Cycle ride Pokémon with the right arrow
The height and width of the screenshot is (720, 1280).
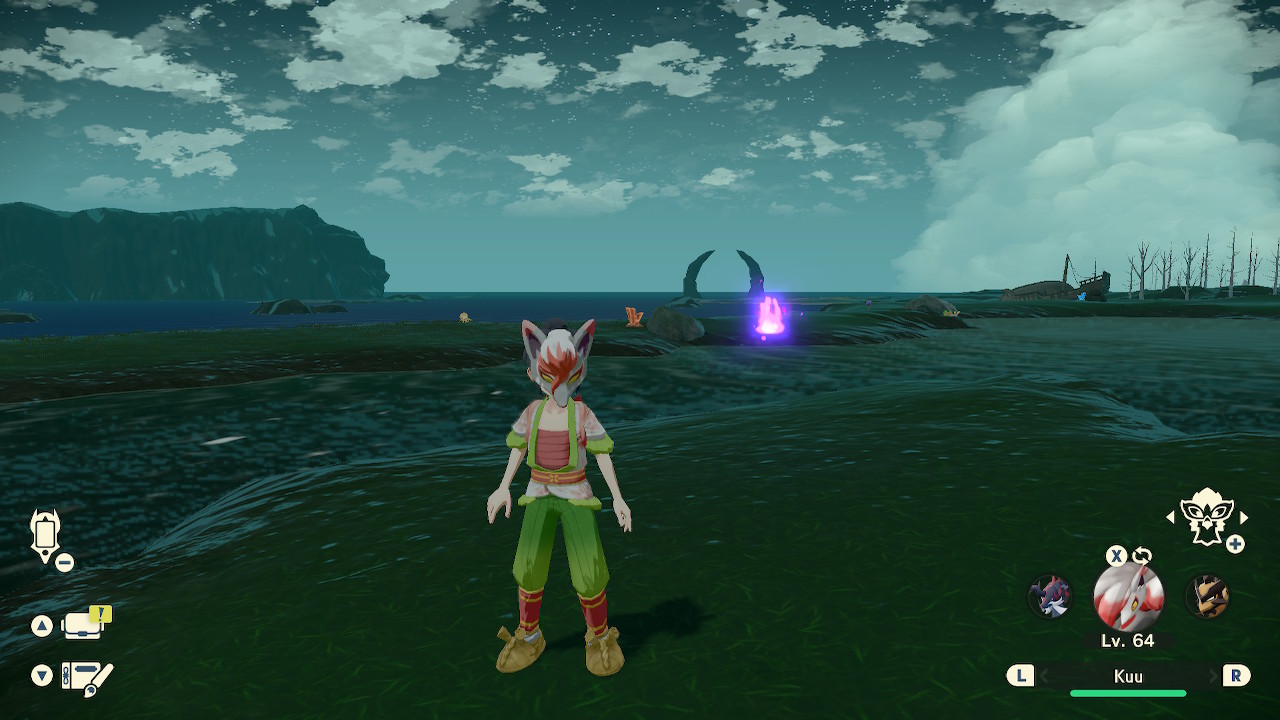tap(1244, 517)
